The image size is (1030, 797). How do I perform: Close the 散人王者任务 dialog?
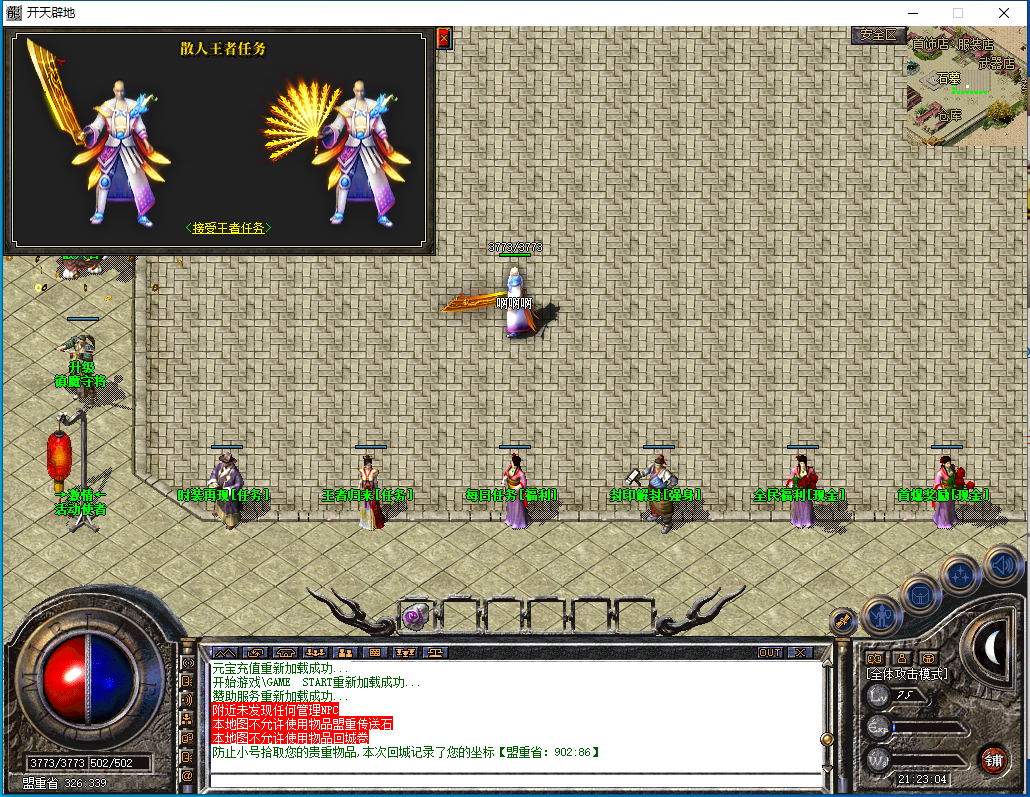[x=444, y=38]
